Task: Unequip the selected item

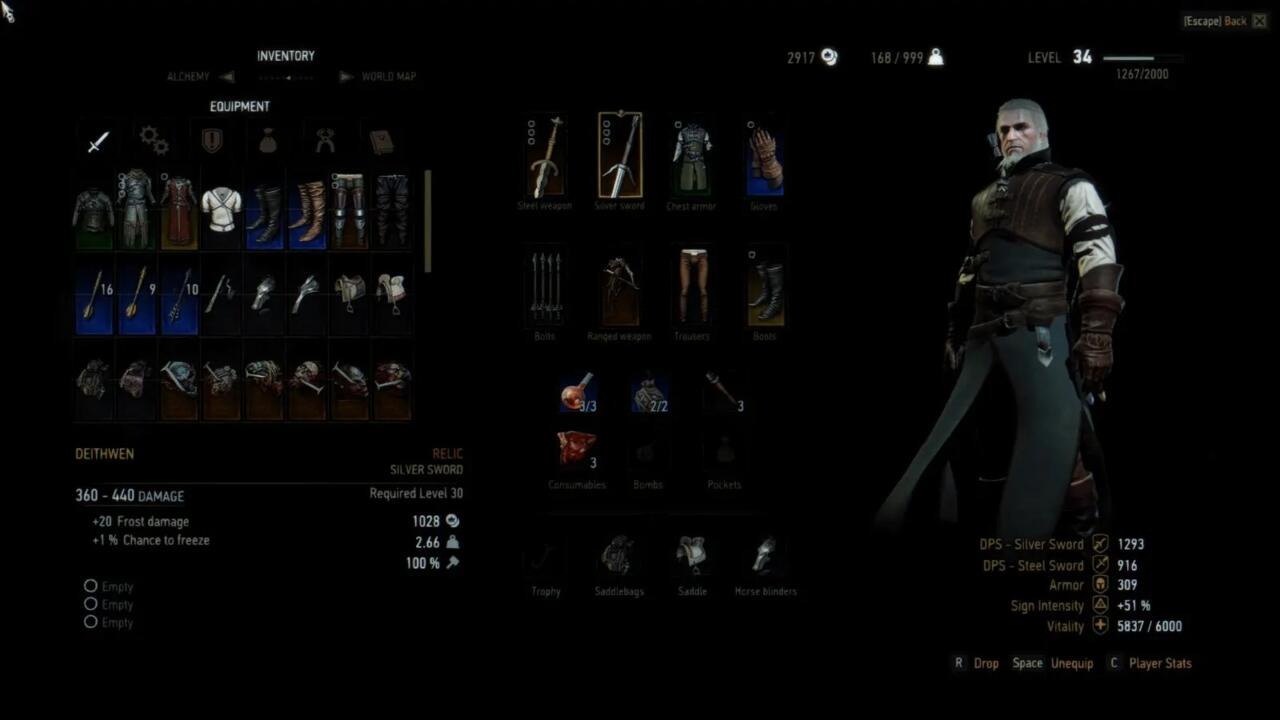Action: (x=1072, y=663)
